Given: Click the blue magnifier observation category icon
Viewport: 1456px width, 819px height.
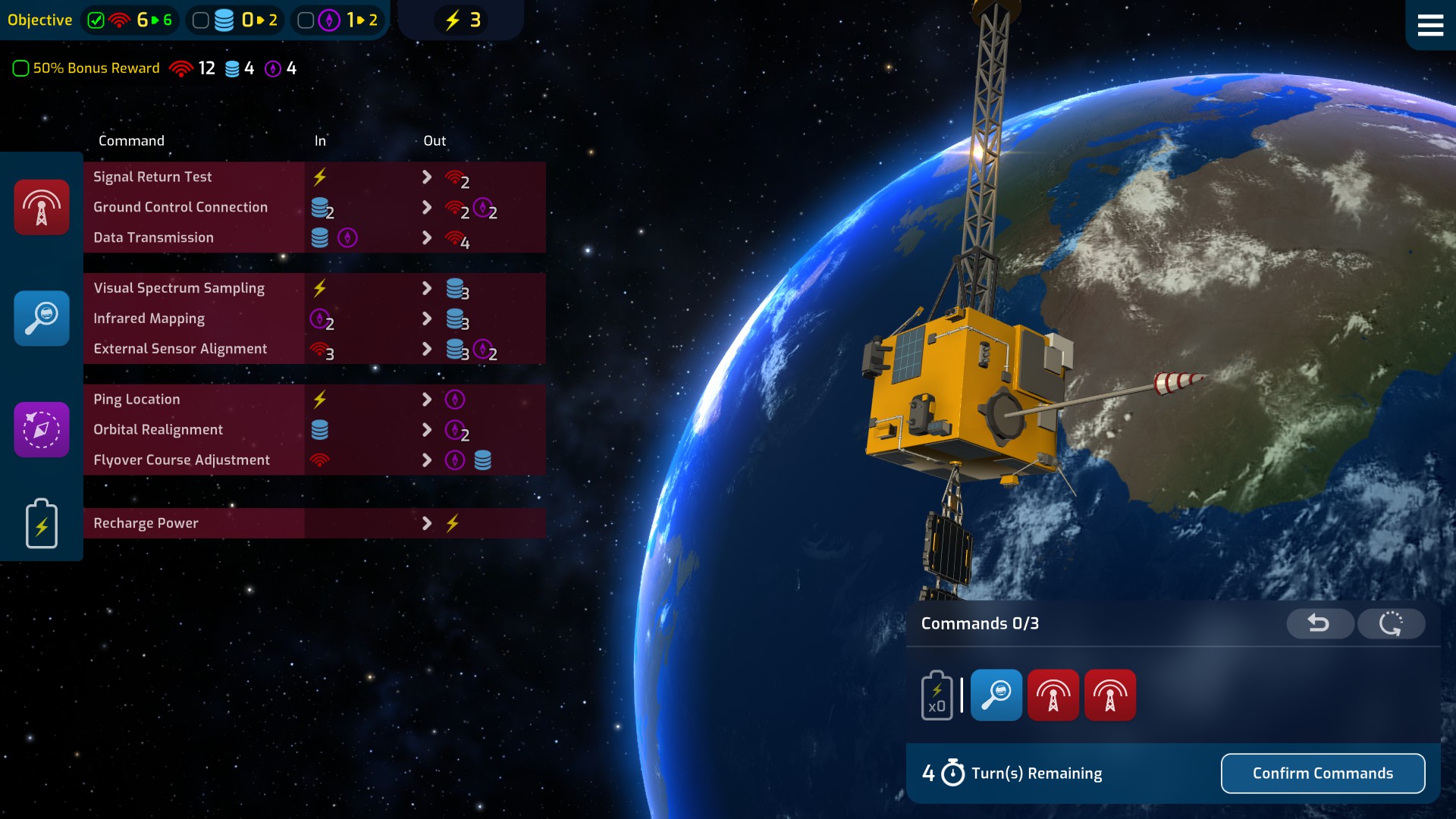Looking at the screenshot, I should (x=42, y=318).
